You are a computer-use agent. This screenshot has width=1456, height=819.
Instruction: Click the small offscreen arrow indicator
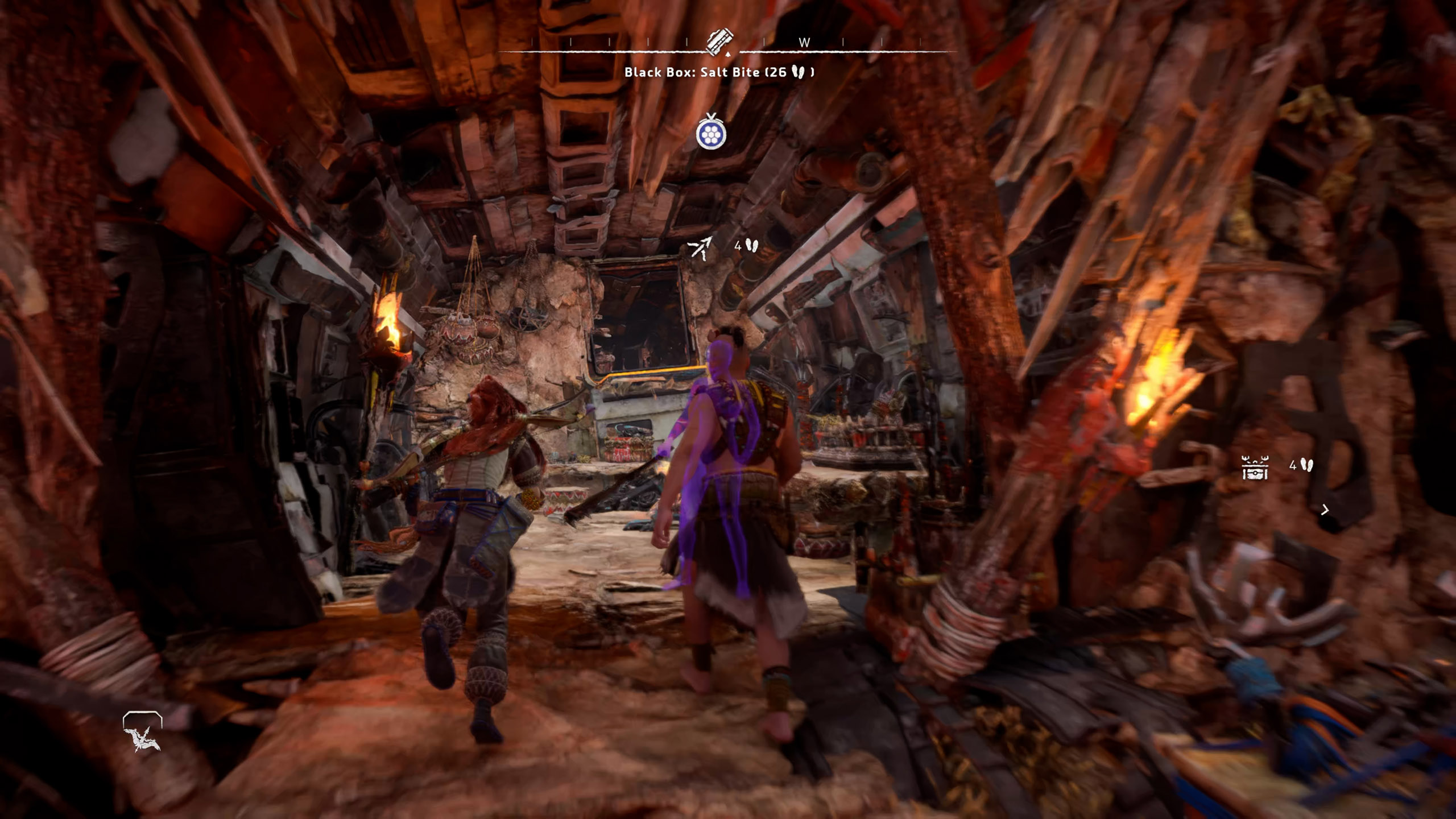point(1325,510)
